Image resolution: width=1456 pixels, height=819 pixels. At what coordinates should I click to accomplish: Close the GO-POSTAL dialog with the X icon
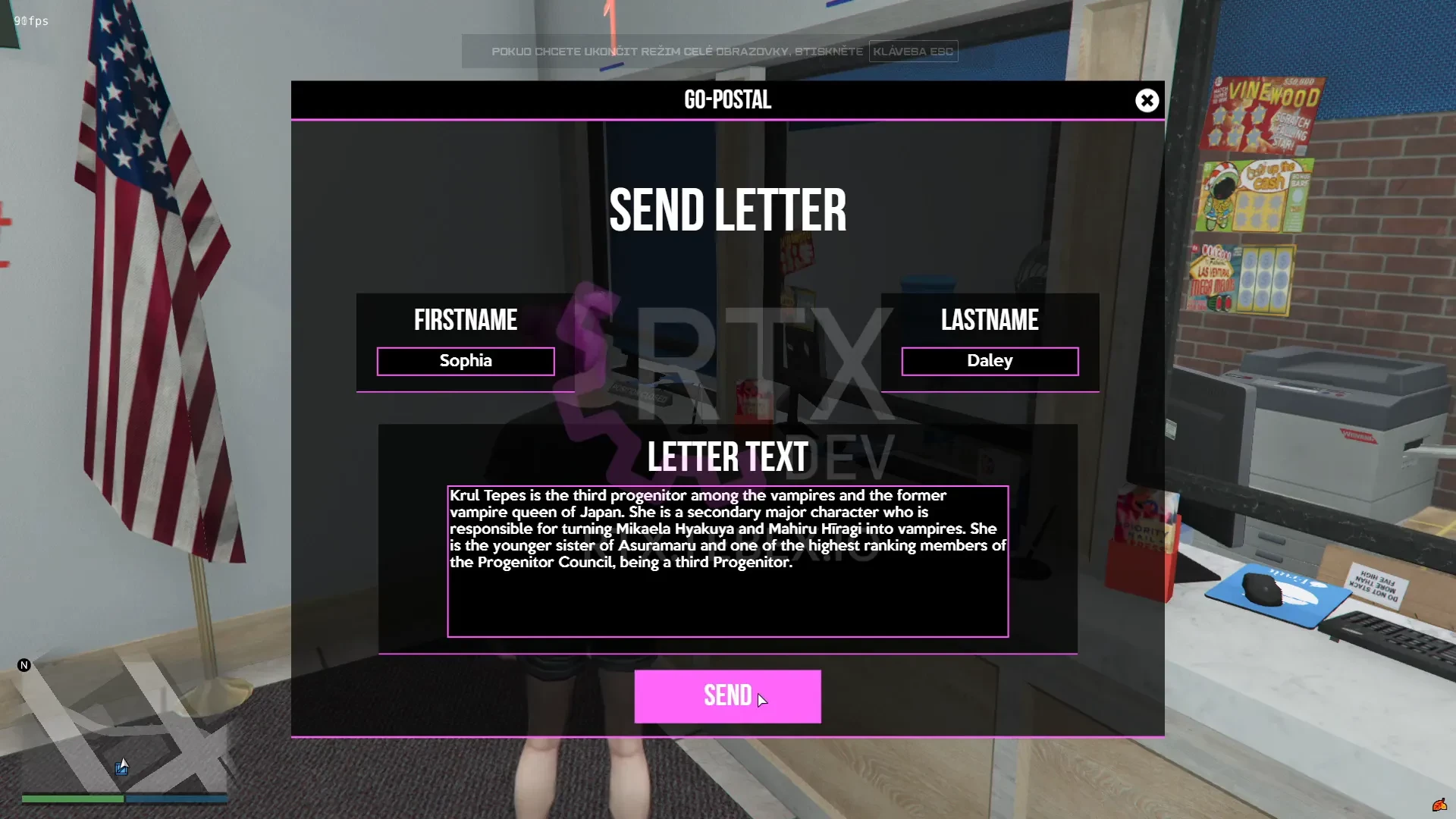1147,100
